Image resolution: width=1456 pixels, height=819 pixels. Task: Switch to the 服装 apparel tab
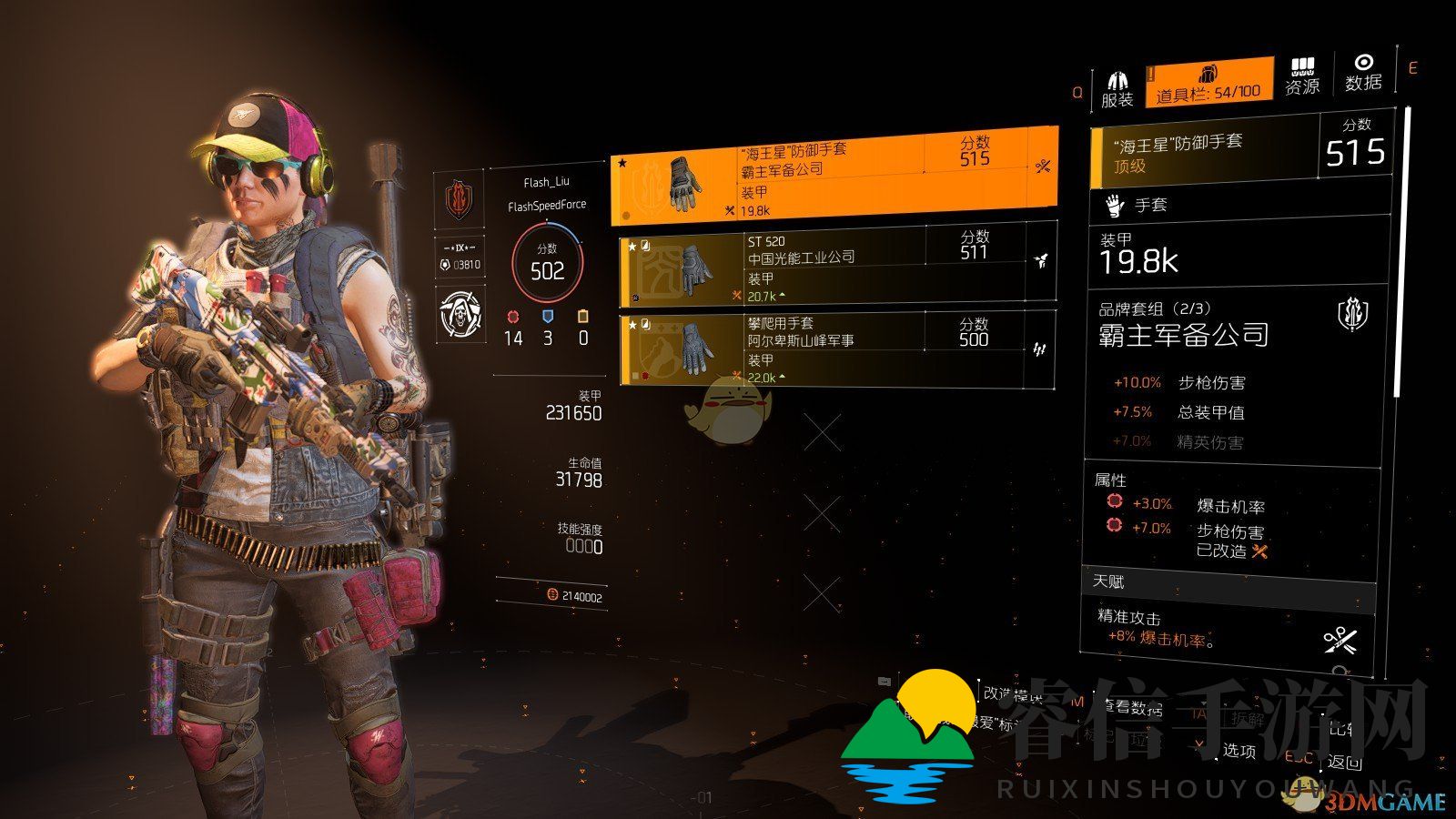(1117, 88)
